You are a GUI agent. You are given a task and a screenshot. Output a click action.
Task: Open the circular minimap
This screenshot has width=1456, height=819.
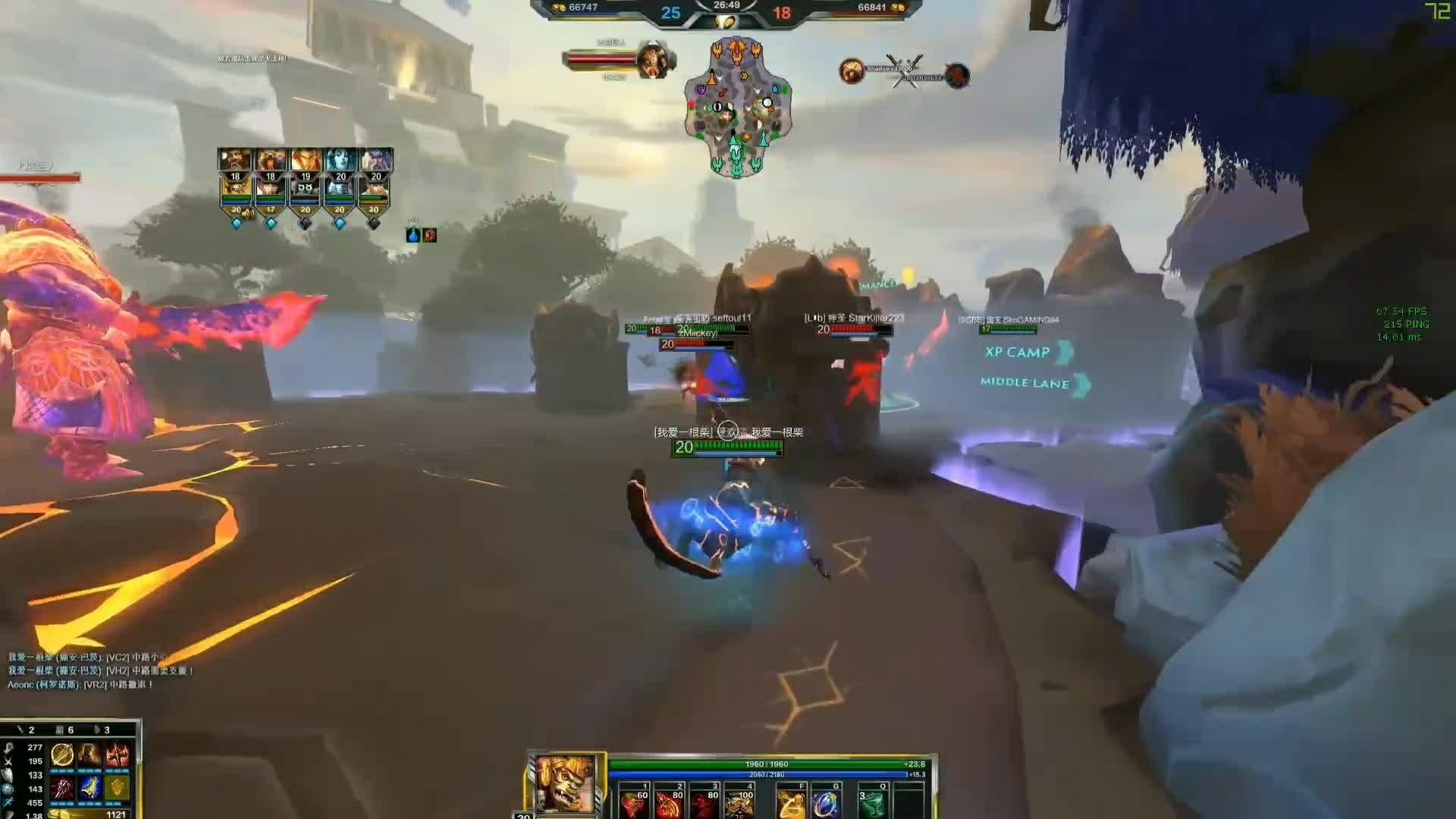coord(737,108)
